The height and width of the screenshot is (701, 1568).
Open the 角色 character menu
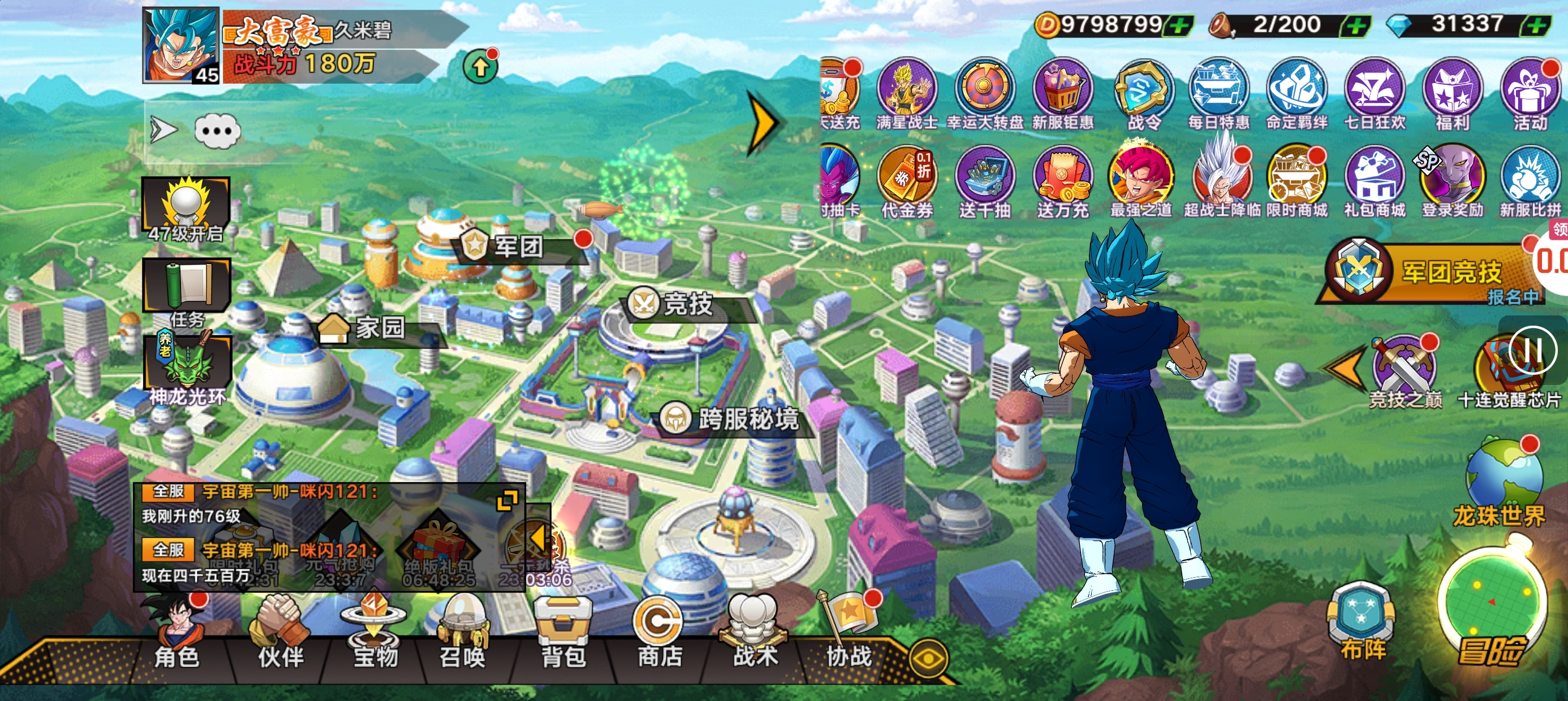(x=176, y=636)
